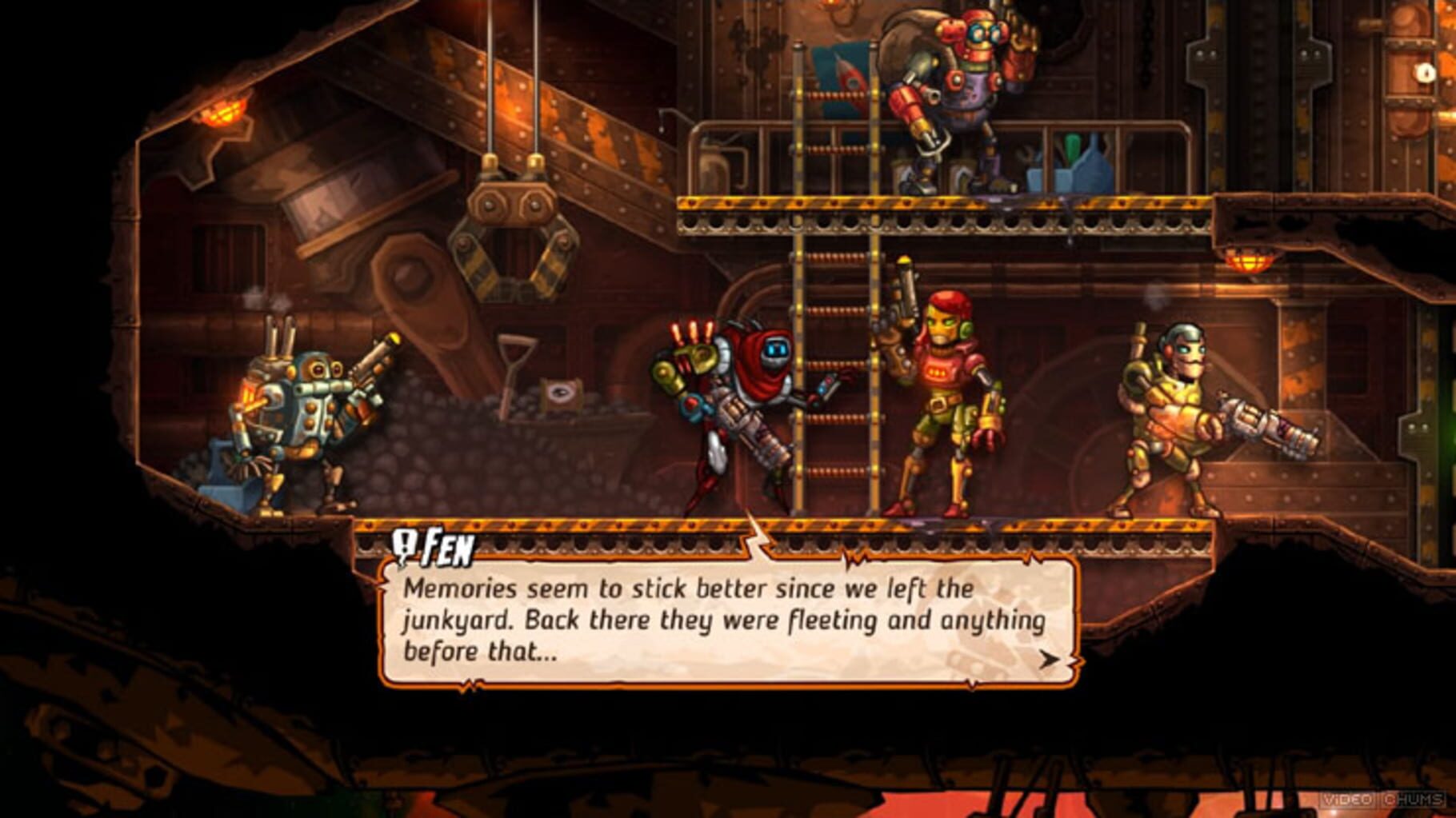Click the exclamation icon beside Fen's name
Screen dimensions: 1456x818
tap(404, 541)
